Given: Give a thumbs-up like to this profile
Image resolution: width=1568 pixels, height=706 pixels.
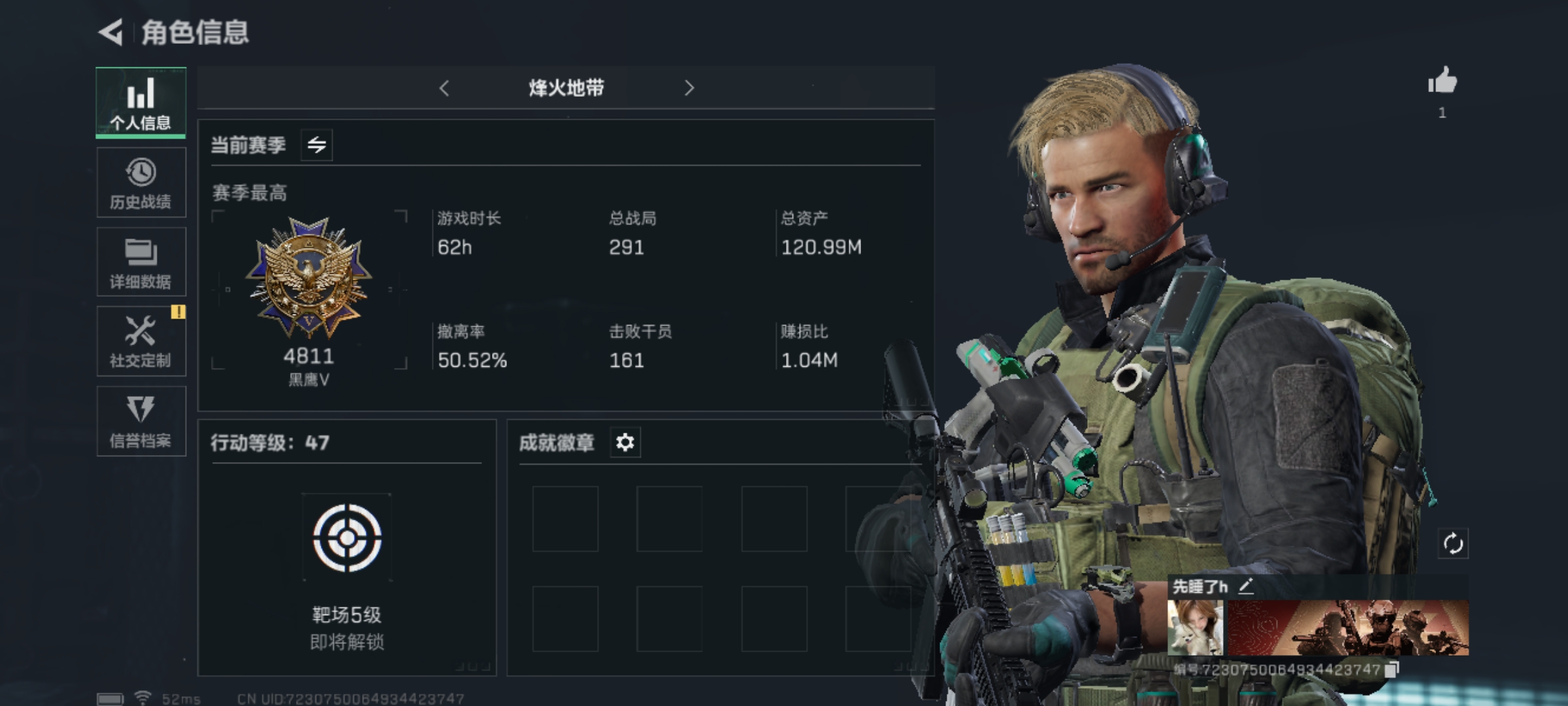Looking at the screenshot, I should [1443, 82].
